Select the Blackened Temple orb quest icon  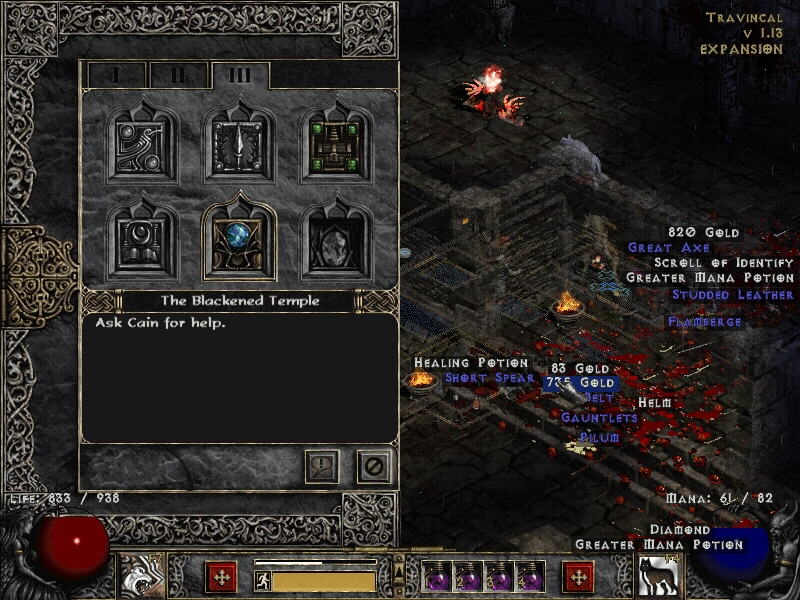(240, 242)
